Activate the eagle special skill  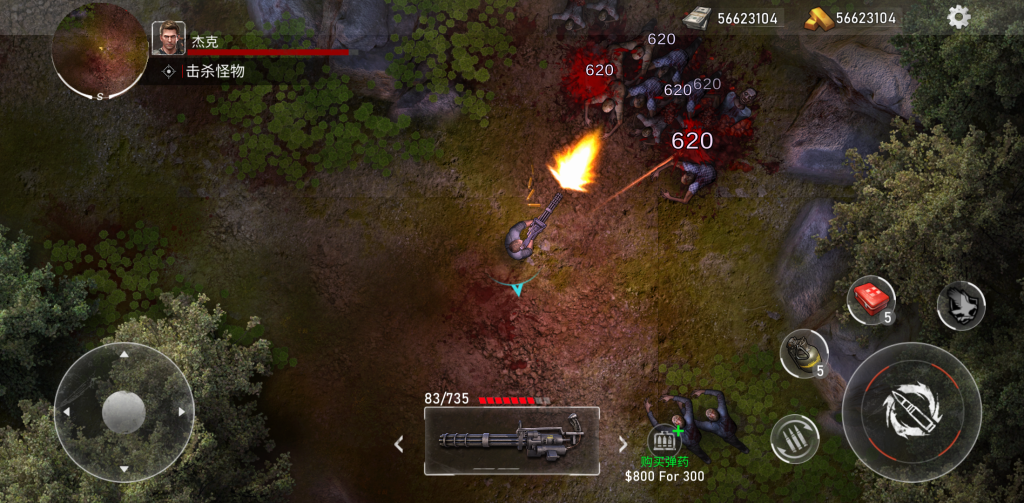960,305
